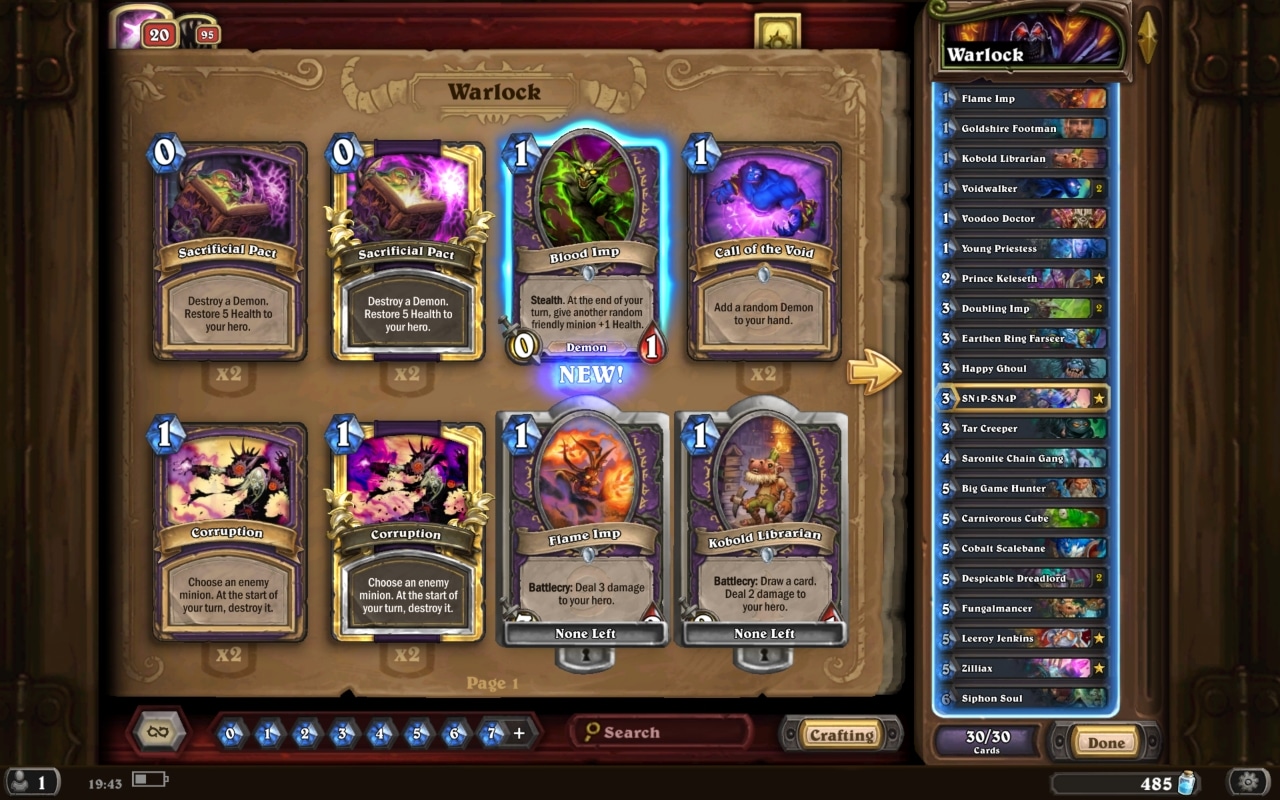Viewport: 1280px width, 800px height.
Task: Click inside the Search field
Action: coord(670,732)
